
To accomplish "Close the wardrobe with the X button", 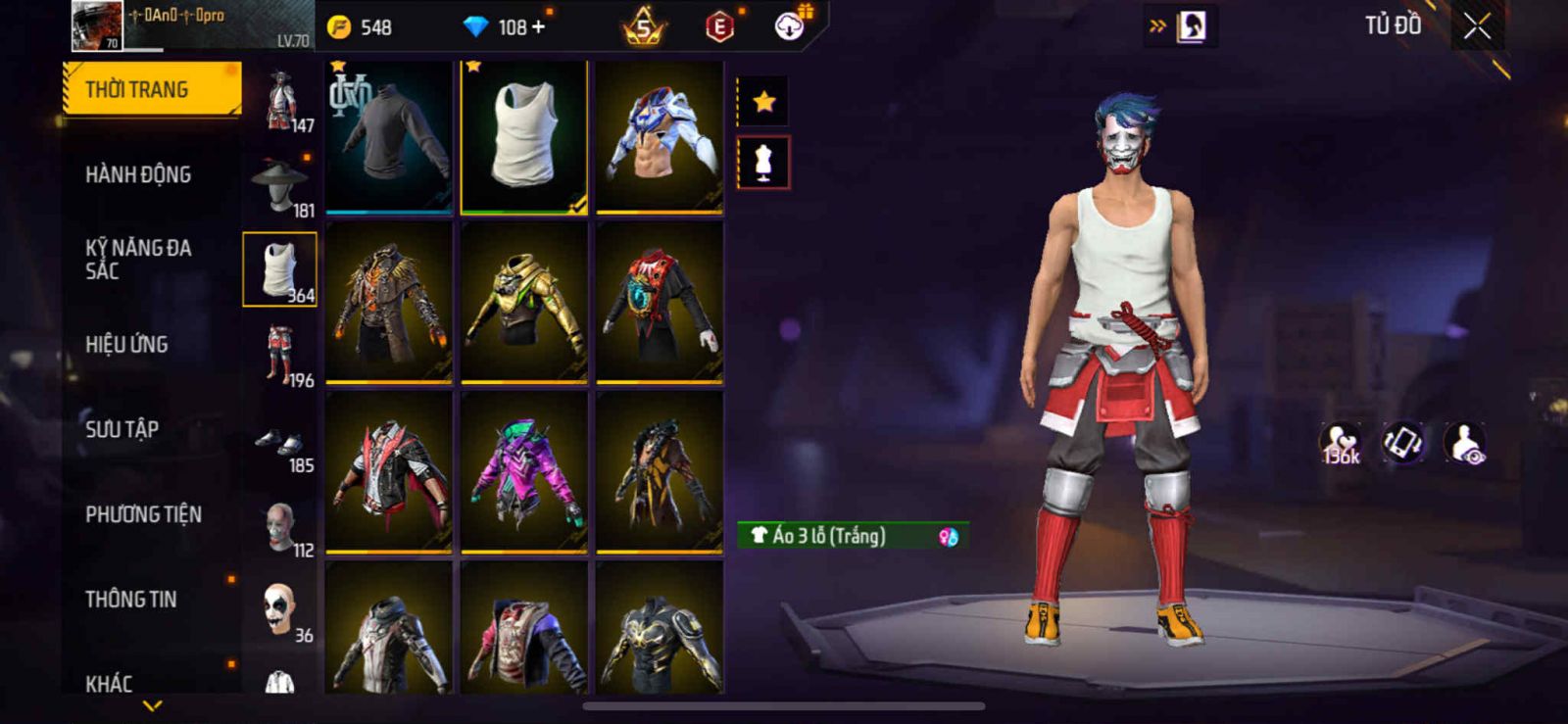I will click(1477, 27).
